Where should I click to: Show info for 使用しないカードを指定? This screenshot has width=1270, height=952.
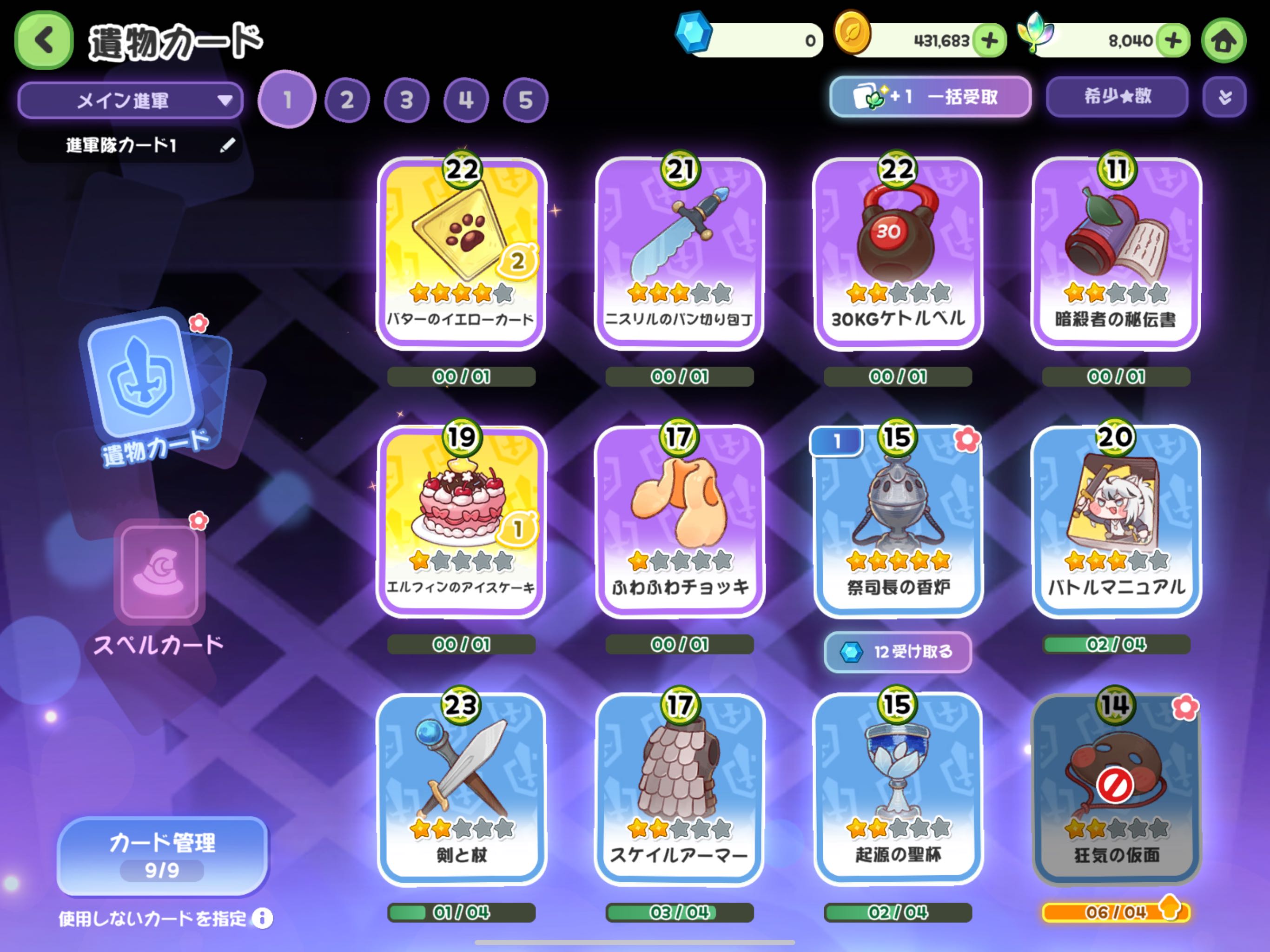pos(262,919)
